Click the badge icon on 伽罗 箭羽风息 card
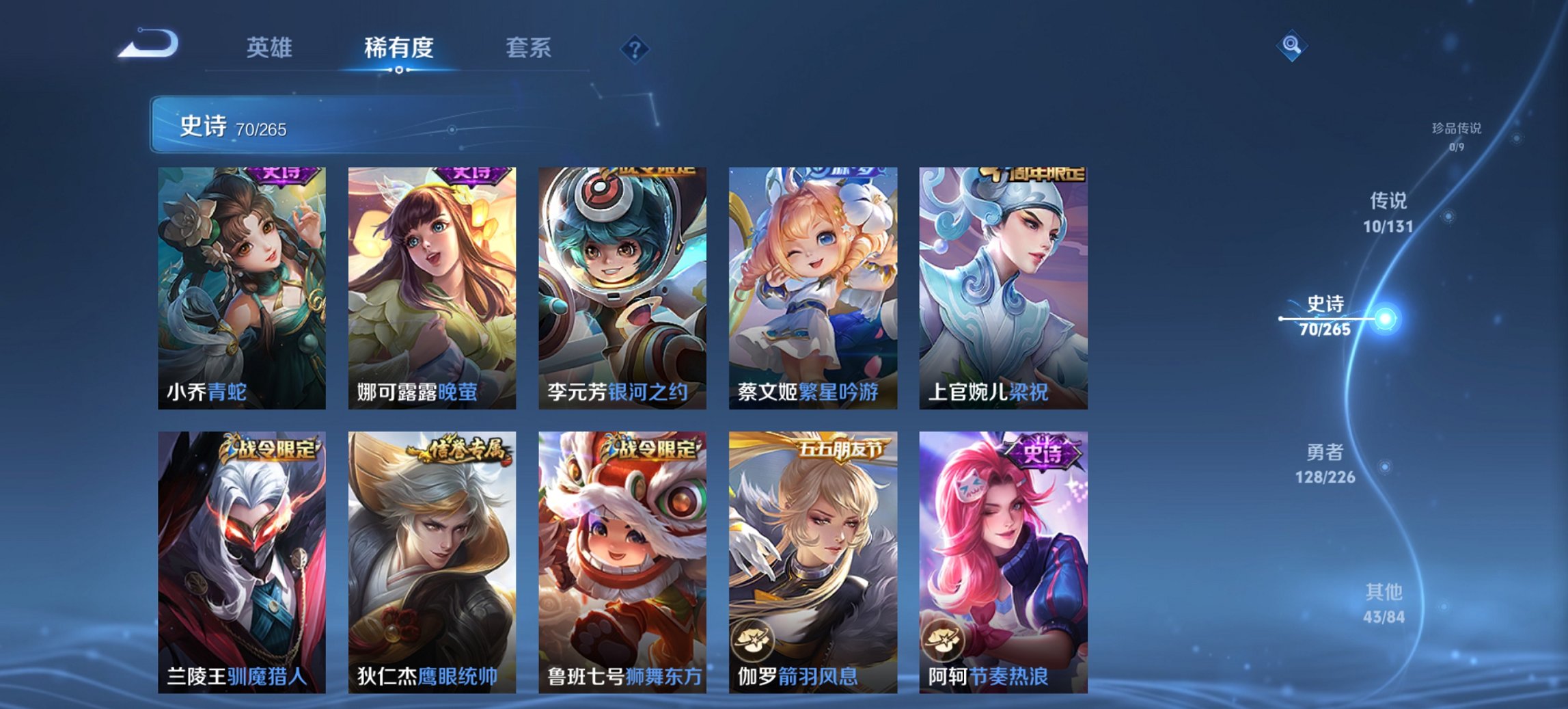This screenshot has height=709, width=1568. 752,641
